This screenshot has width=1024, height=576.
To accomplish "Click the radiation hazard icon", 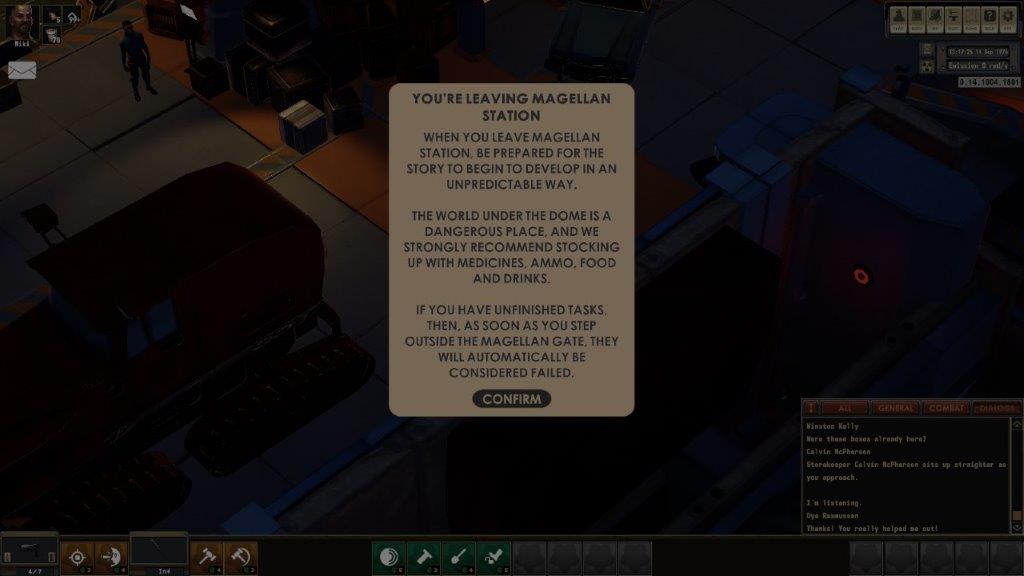I will point(927,66).
